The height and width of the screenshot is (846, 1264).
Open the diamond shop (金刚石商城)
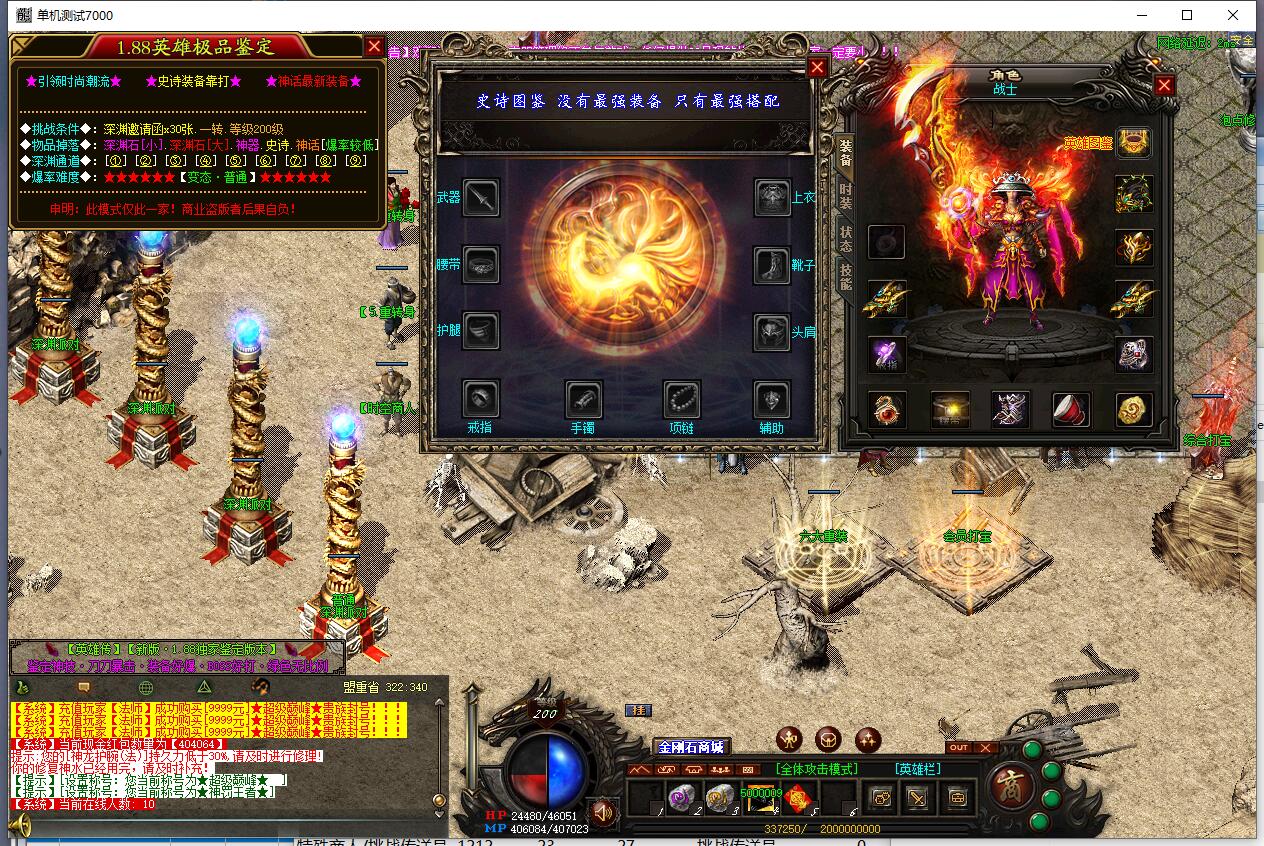pyautogui.click(x=690, y=747)
